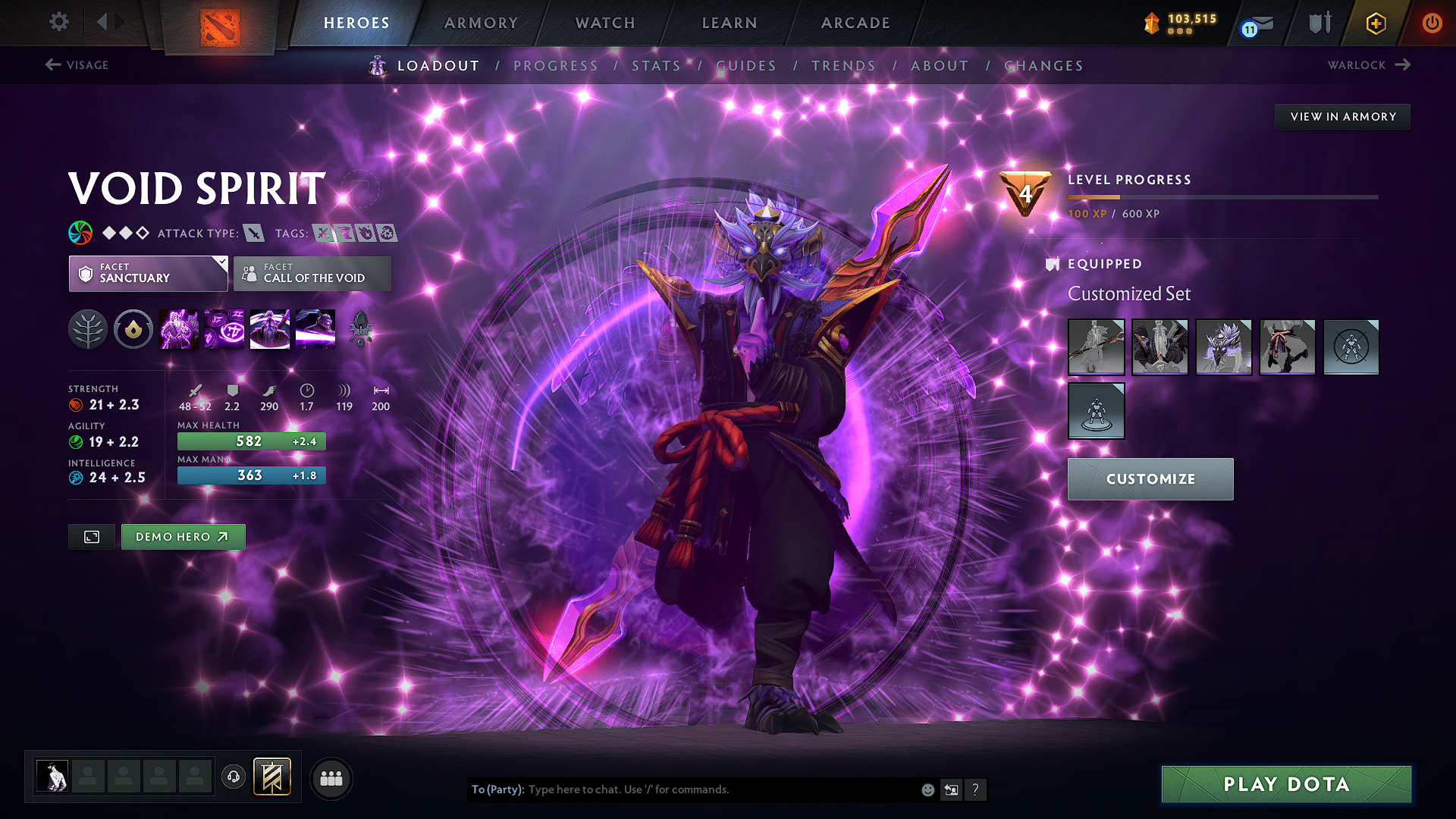The image size is (1456, 819).
Task: Toggle the hero portrait fullscreen view
Action: tap(91, 537)
